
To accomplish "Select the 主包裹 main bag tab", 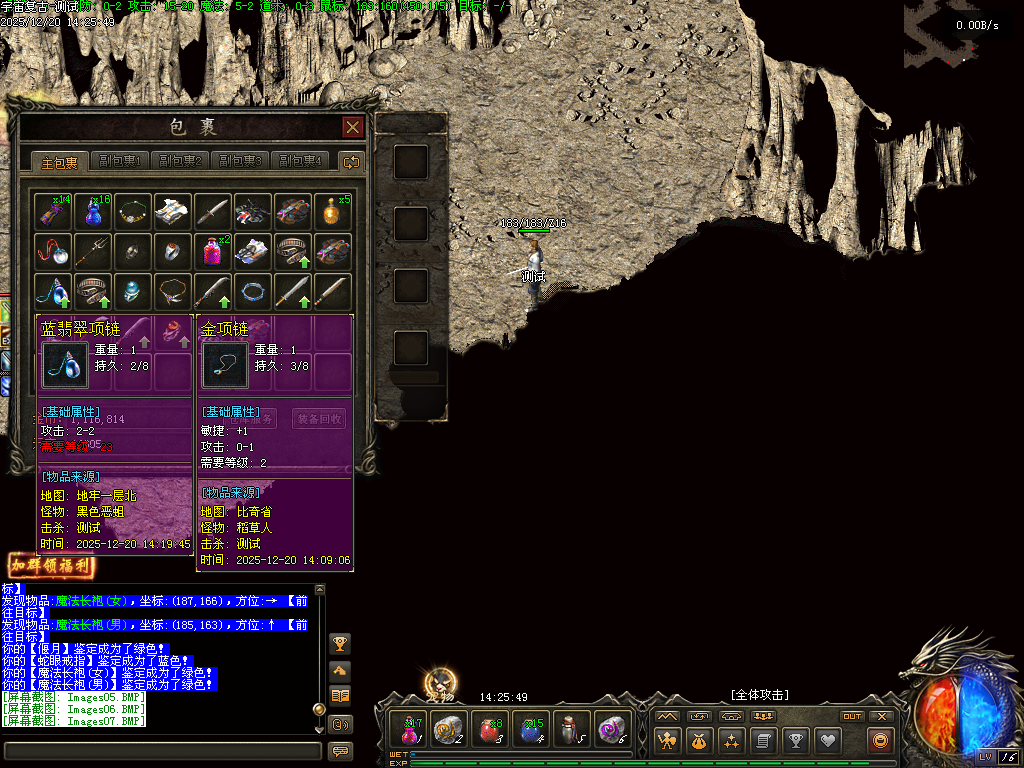I will pyautogui.click(x=59, y=161).
